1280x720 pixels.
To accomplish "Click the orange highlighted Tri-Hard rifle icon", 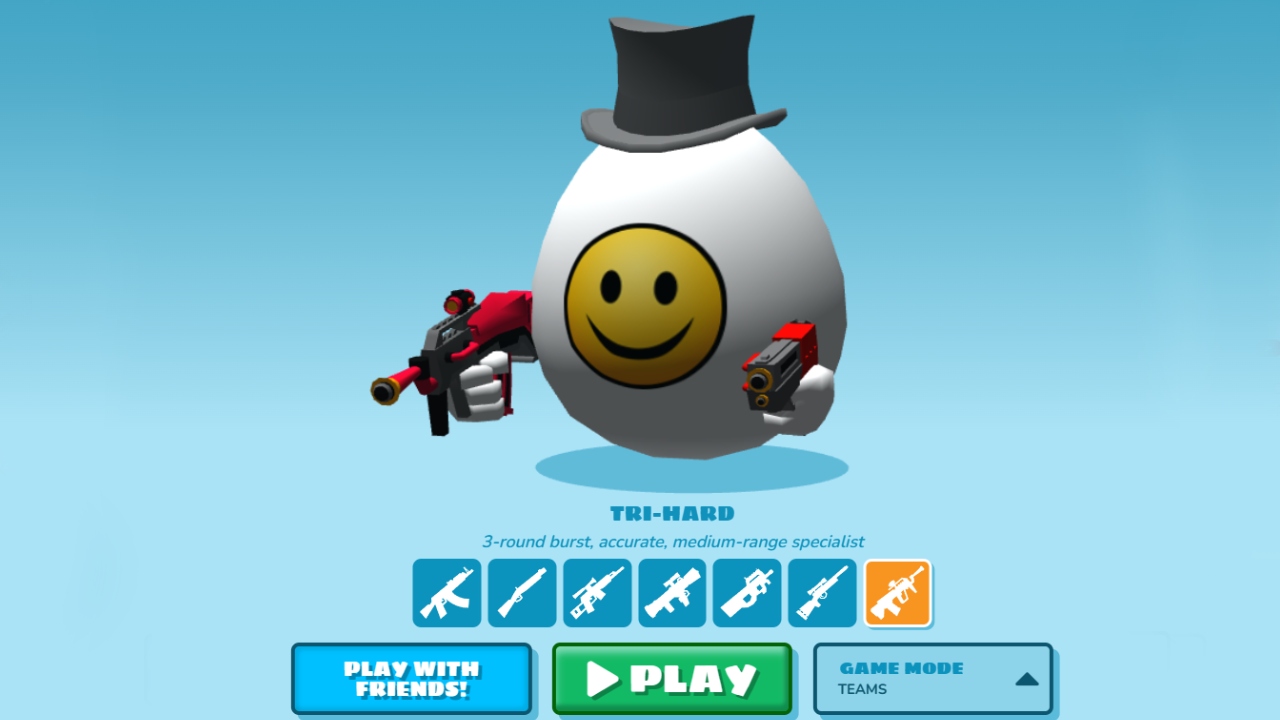I will [x=897, y=592].
